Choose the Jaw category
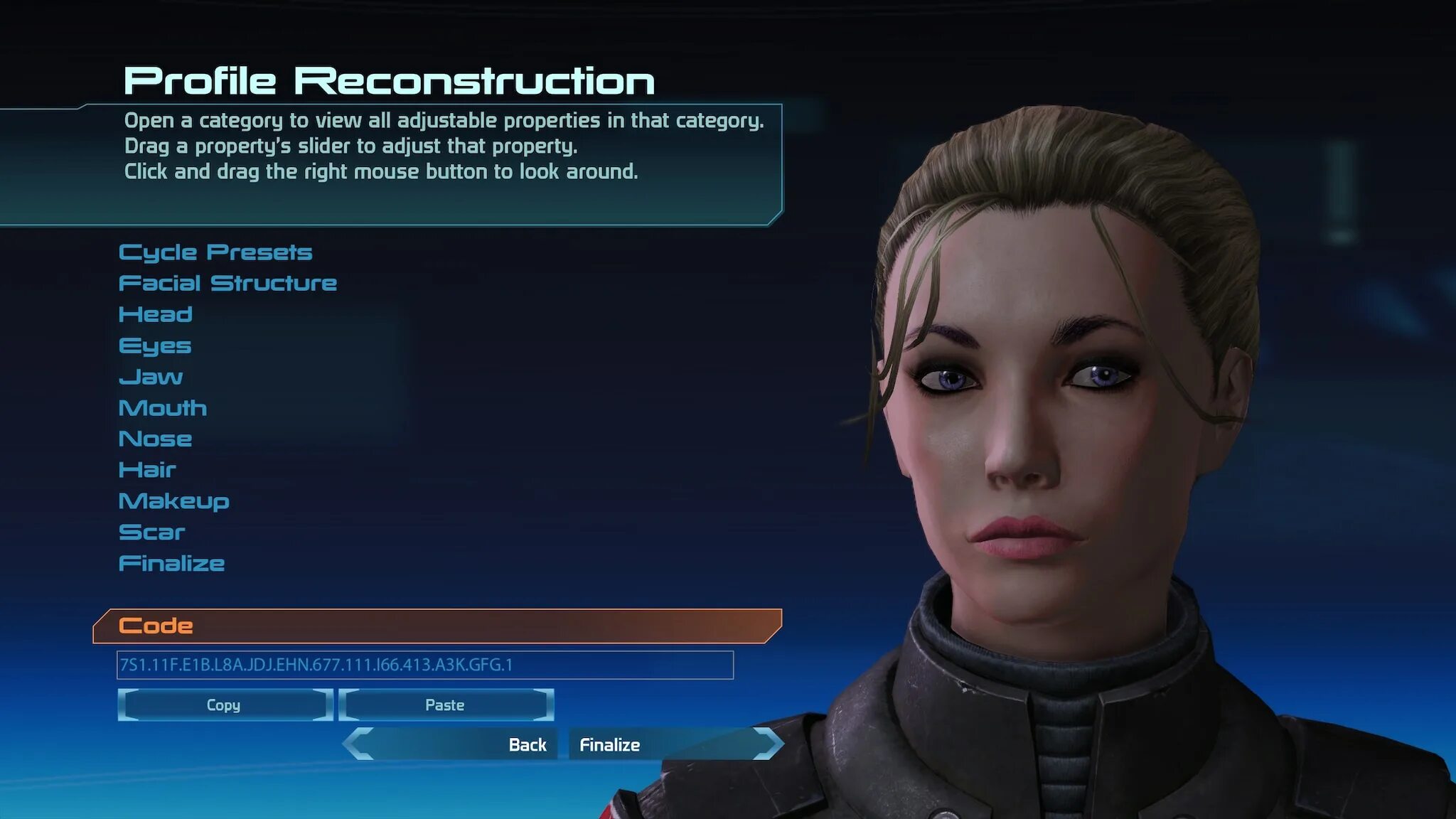 pos(151,377)
